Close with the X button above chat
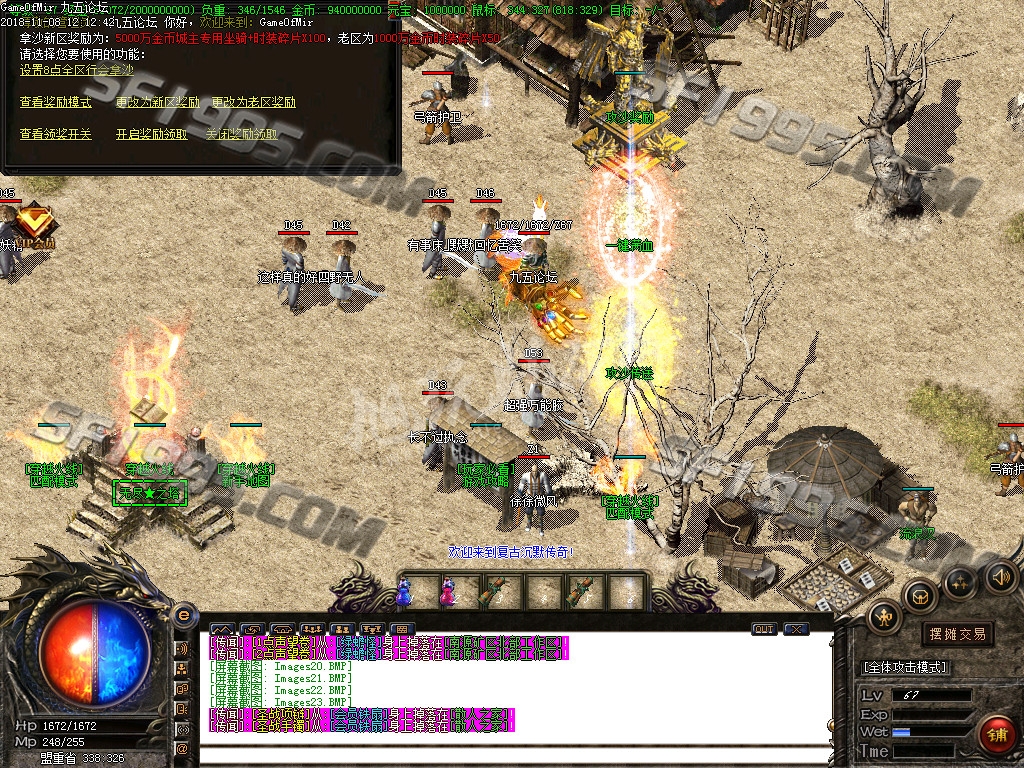 796,629
